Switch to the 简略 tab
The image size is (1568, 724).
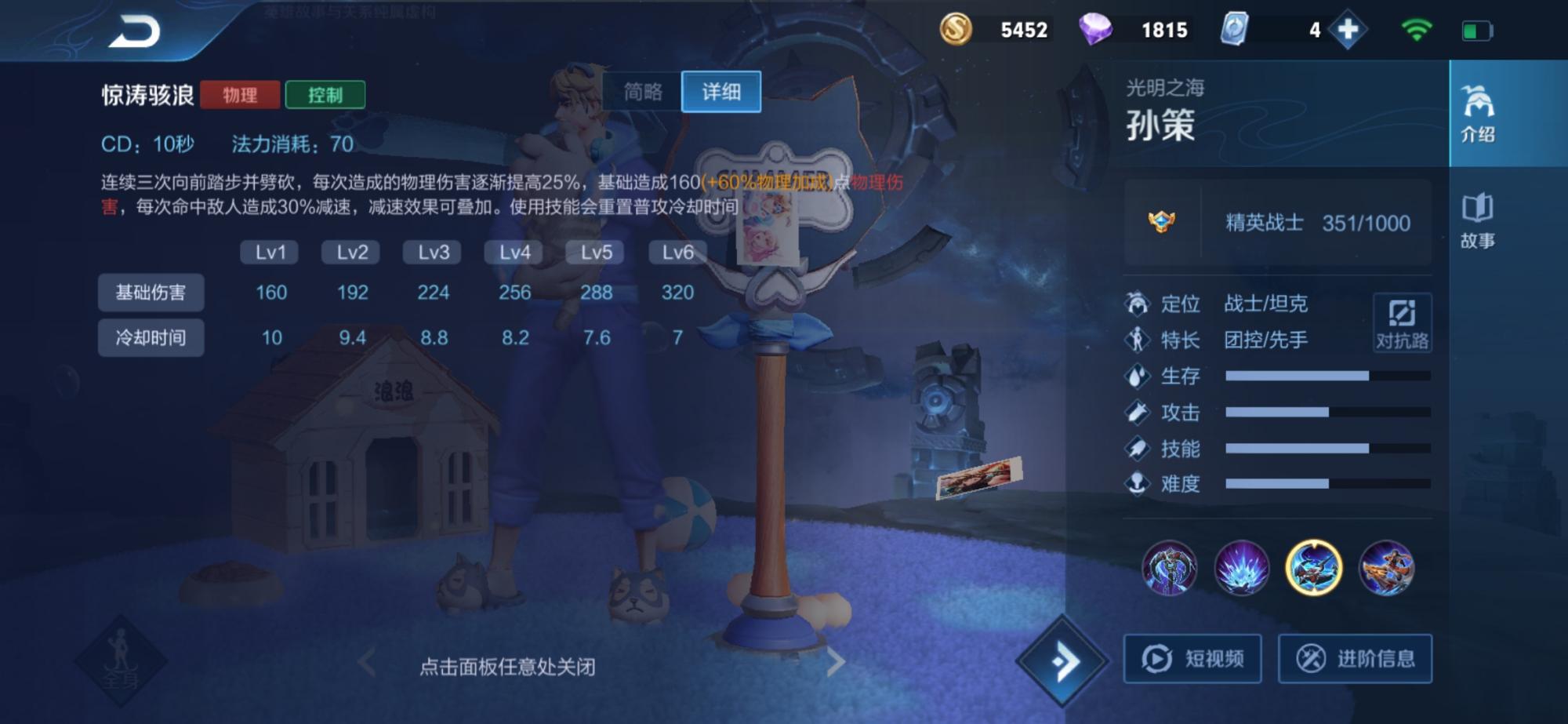(x=641, y=92)
